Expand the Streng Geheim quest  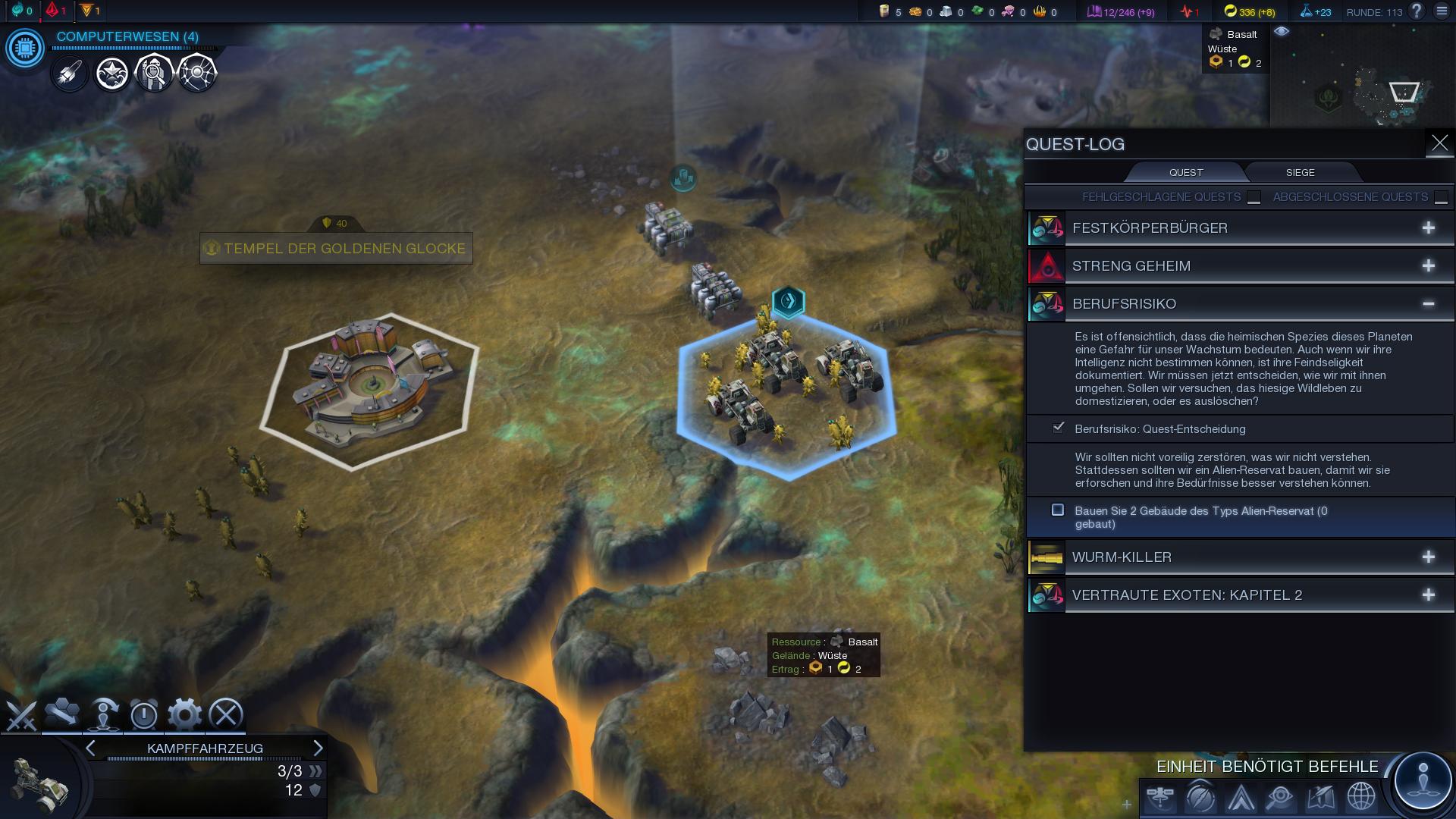click(x=1428, y=266)
